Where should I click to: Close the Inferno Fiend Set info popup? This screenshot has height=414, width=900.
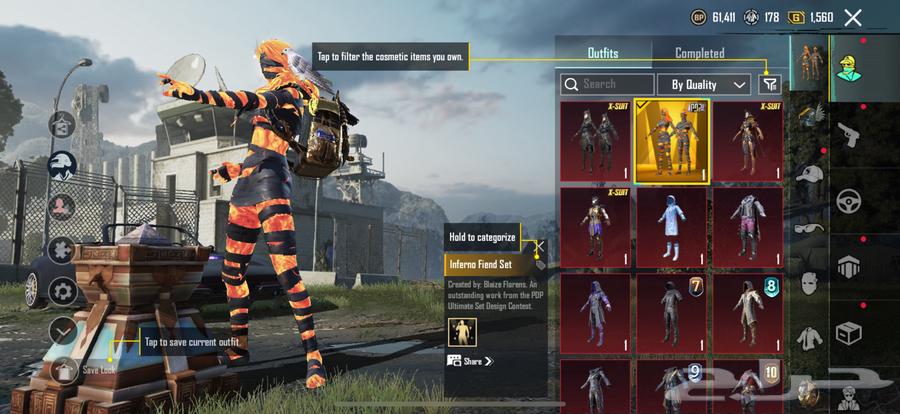(x=539, y=245)
